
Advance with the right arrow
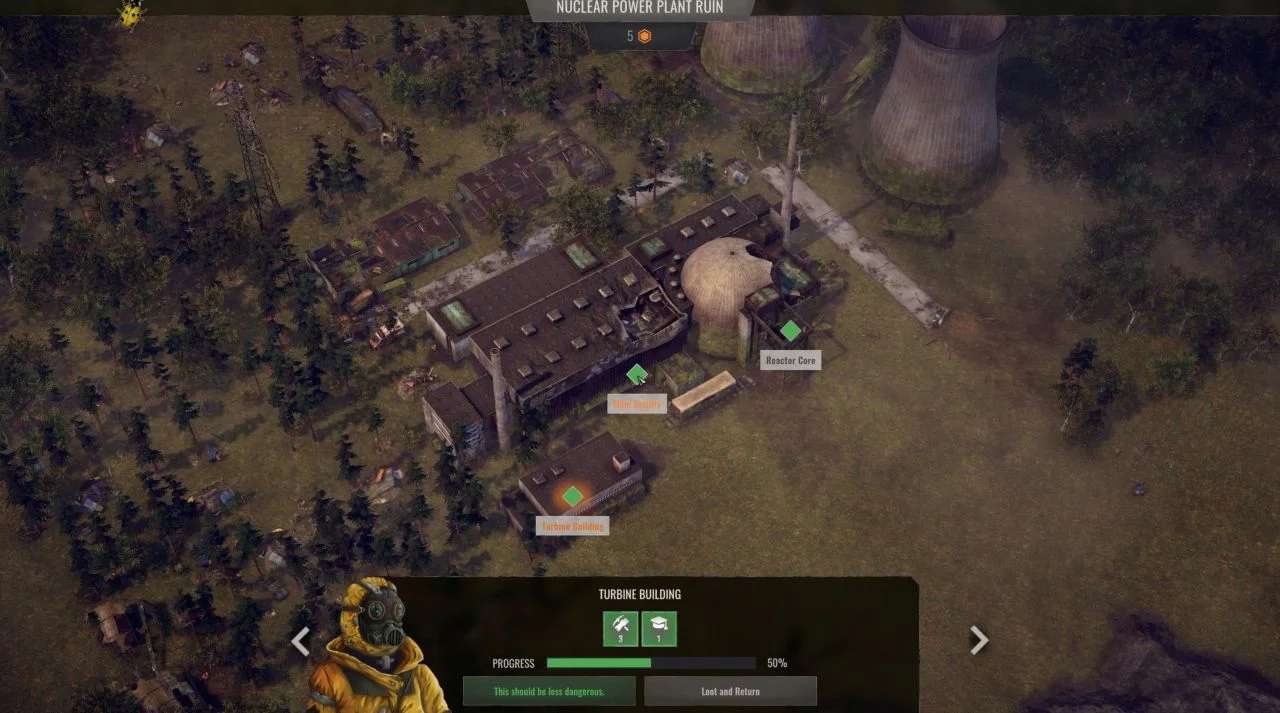(x=979, y=640)
